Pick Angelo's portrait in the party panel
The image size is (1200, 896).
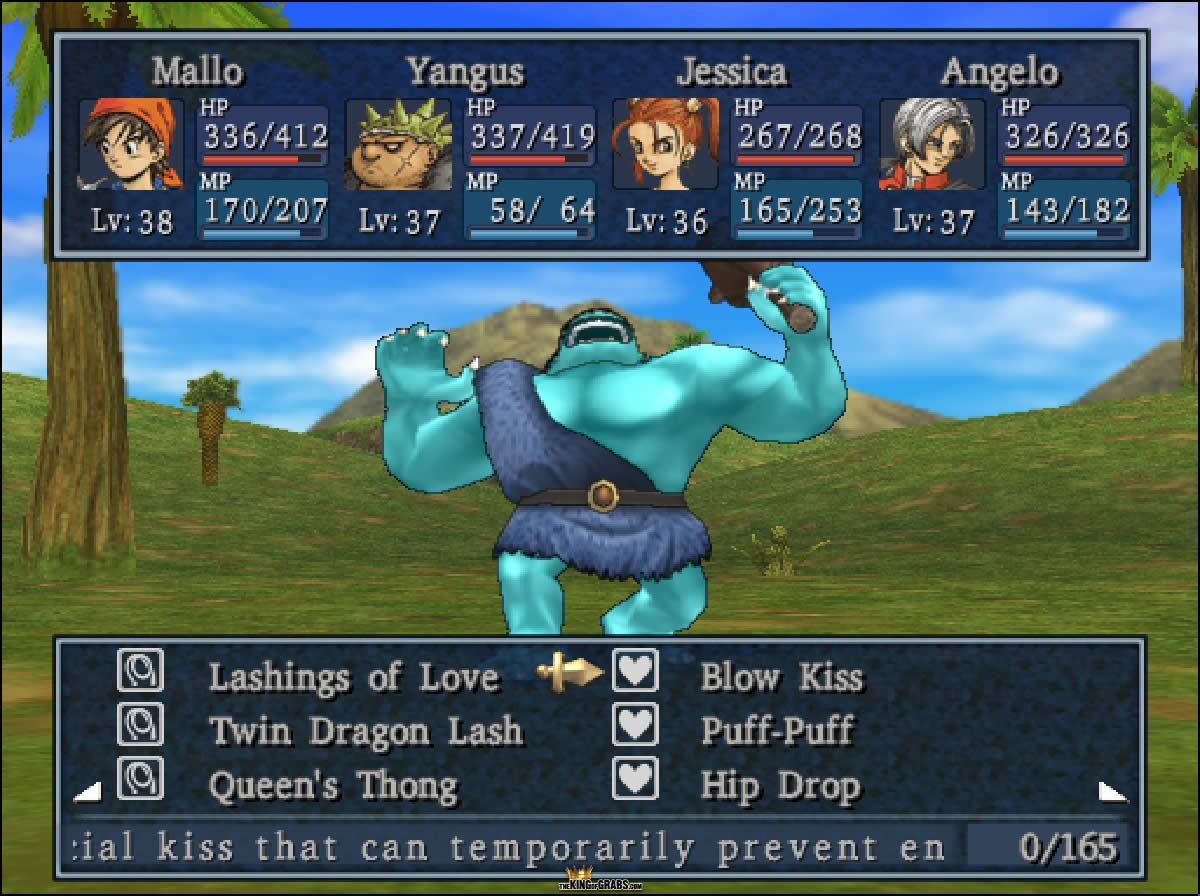click(931, 144)
